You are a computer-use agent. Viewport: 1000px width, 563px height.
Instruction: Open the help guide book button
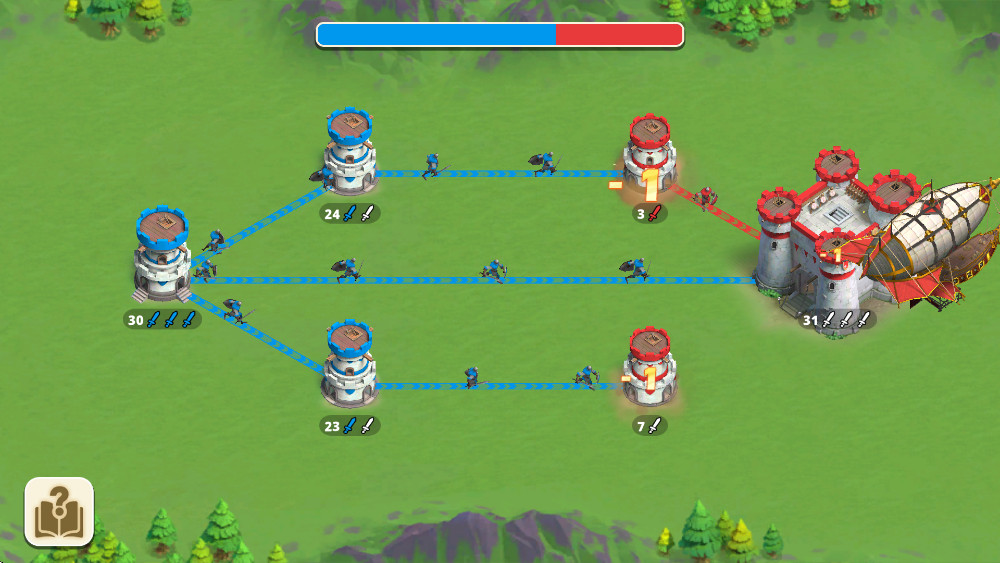pos(59,512)
